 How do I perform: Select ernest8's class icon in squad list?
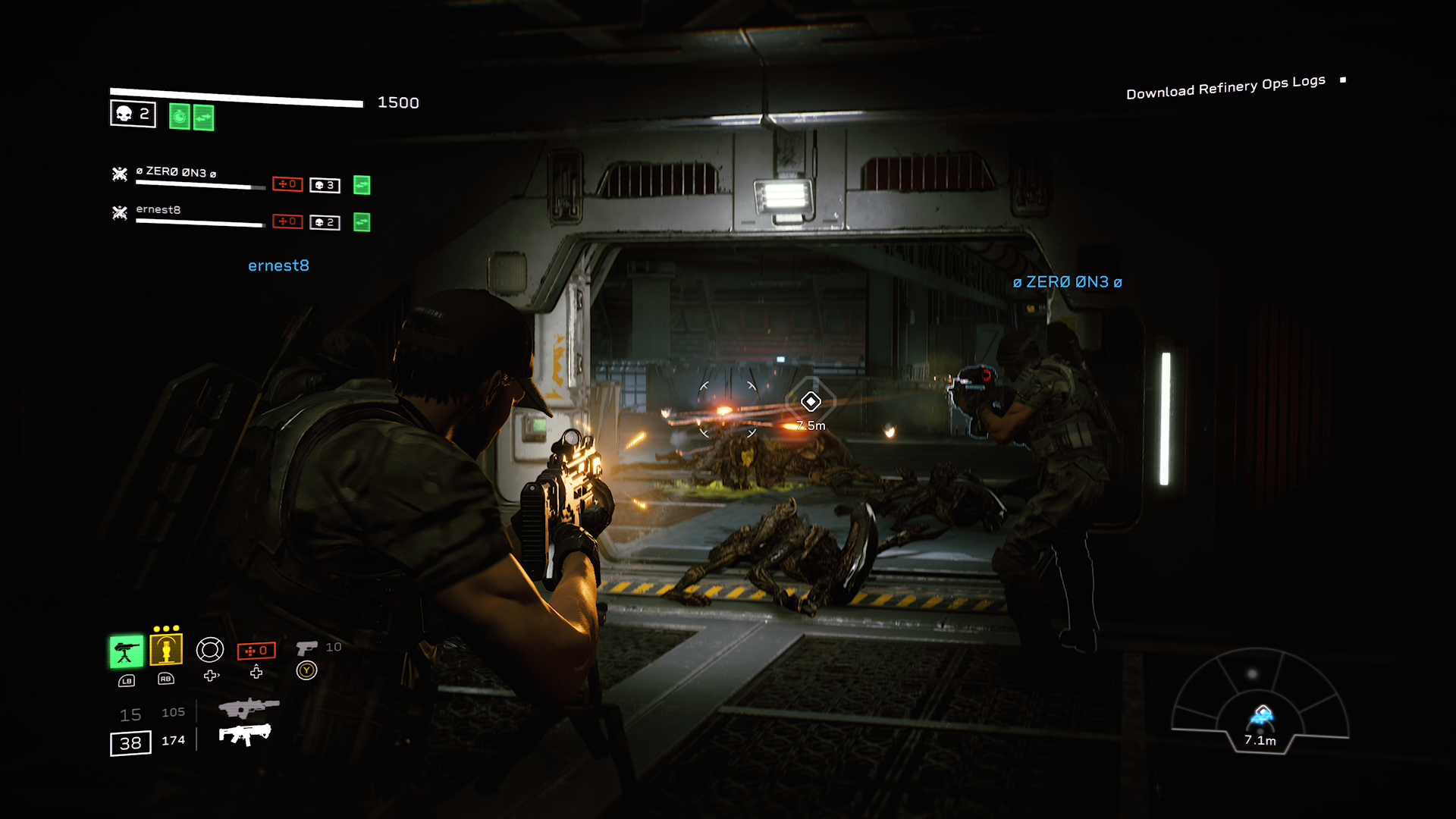(120, 213)
